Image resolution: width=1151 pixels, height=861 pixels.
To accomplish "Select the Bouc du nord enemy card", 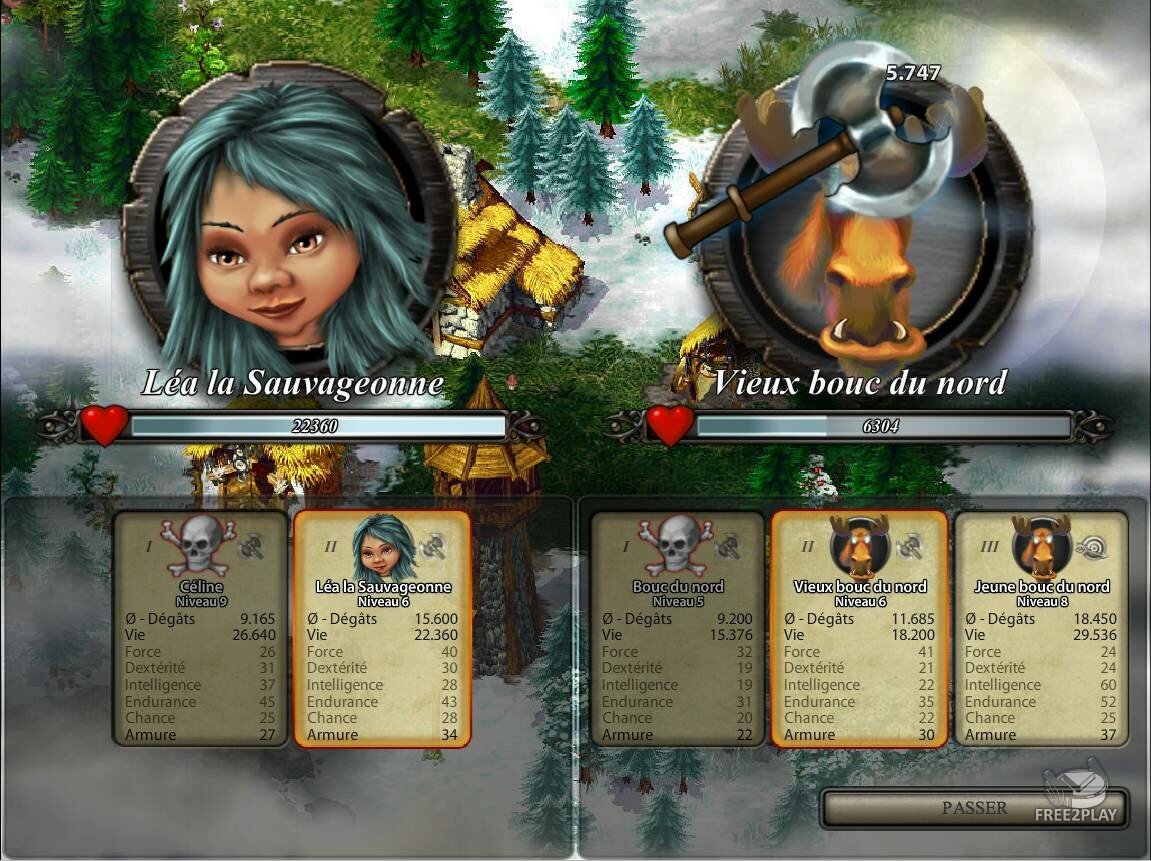I will 677,629.
